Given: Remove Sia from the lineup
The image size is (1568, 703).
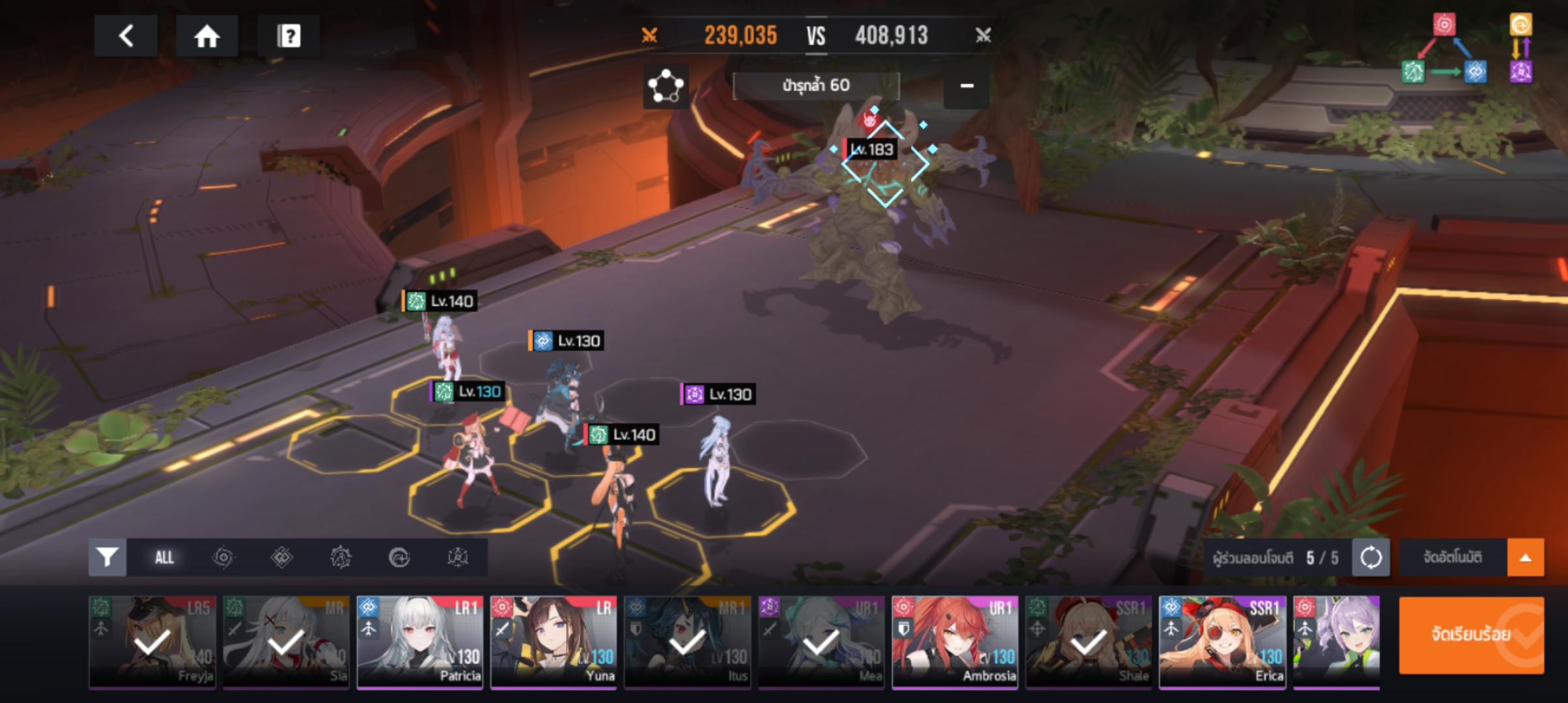Looking at the screenshot, I should point(286,642).
